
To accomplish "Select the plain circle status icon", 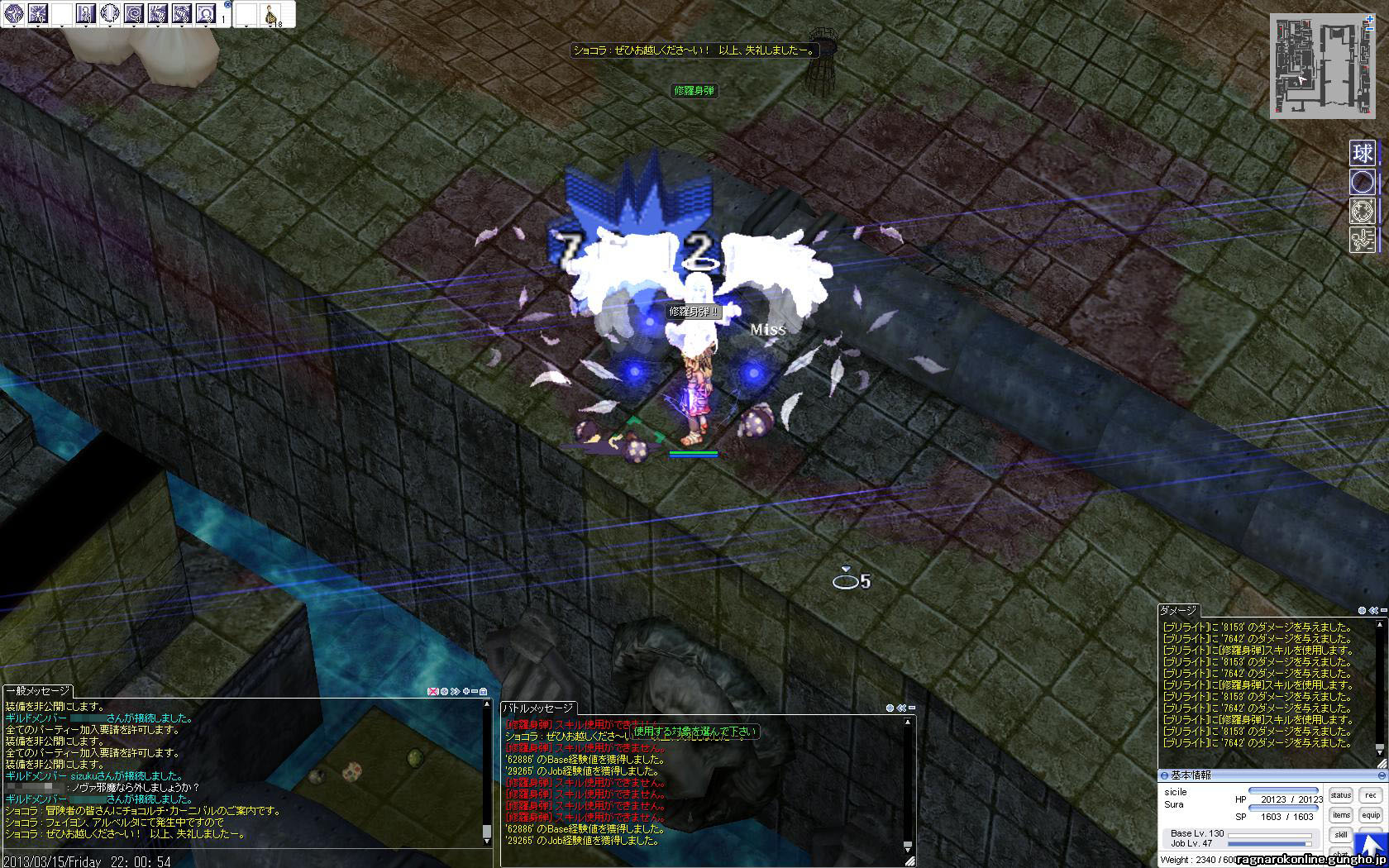I will pos(1363,182).
